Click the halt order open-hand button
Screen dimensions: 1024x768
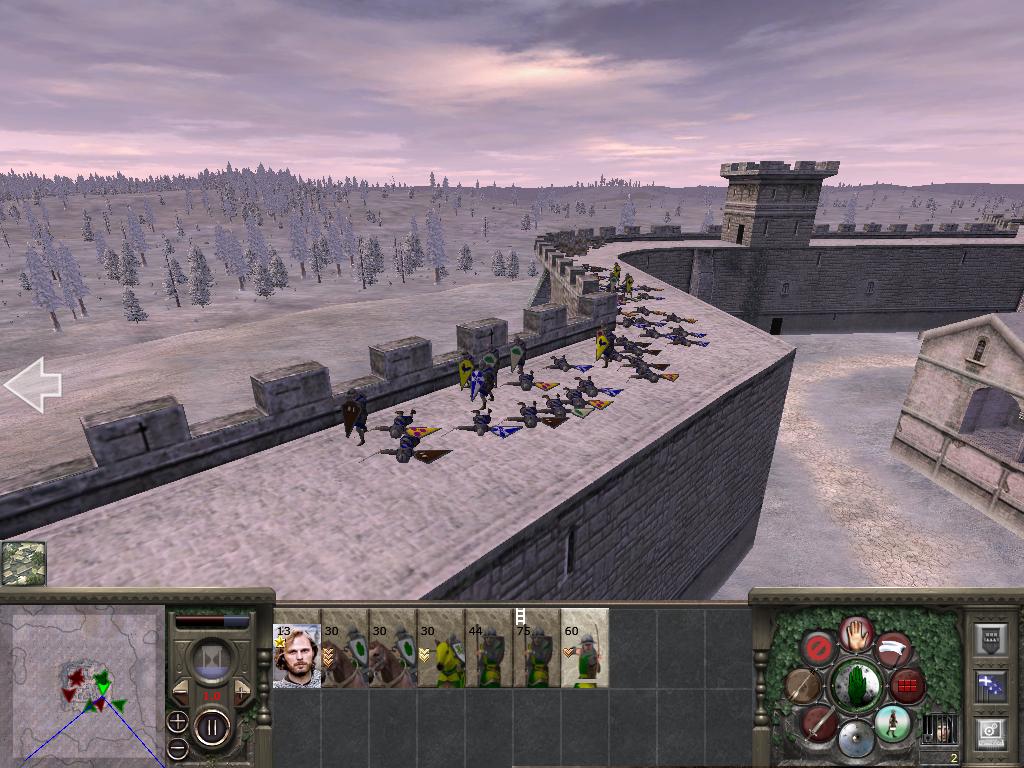tap(856, 632)
